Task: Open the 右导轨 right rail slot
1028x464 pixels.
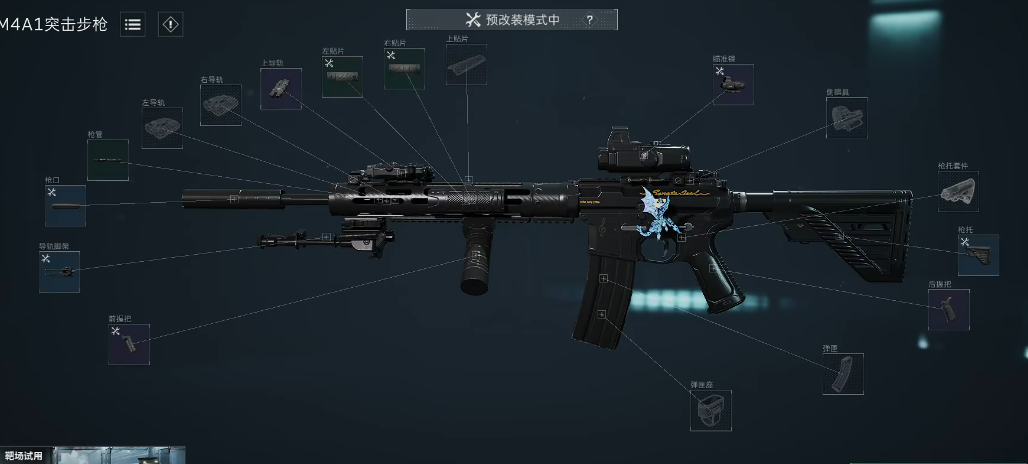Action: [220, 104]
